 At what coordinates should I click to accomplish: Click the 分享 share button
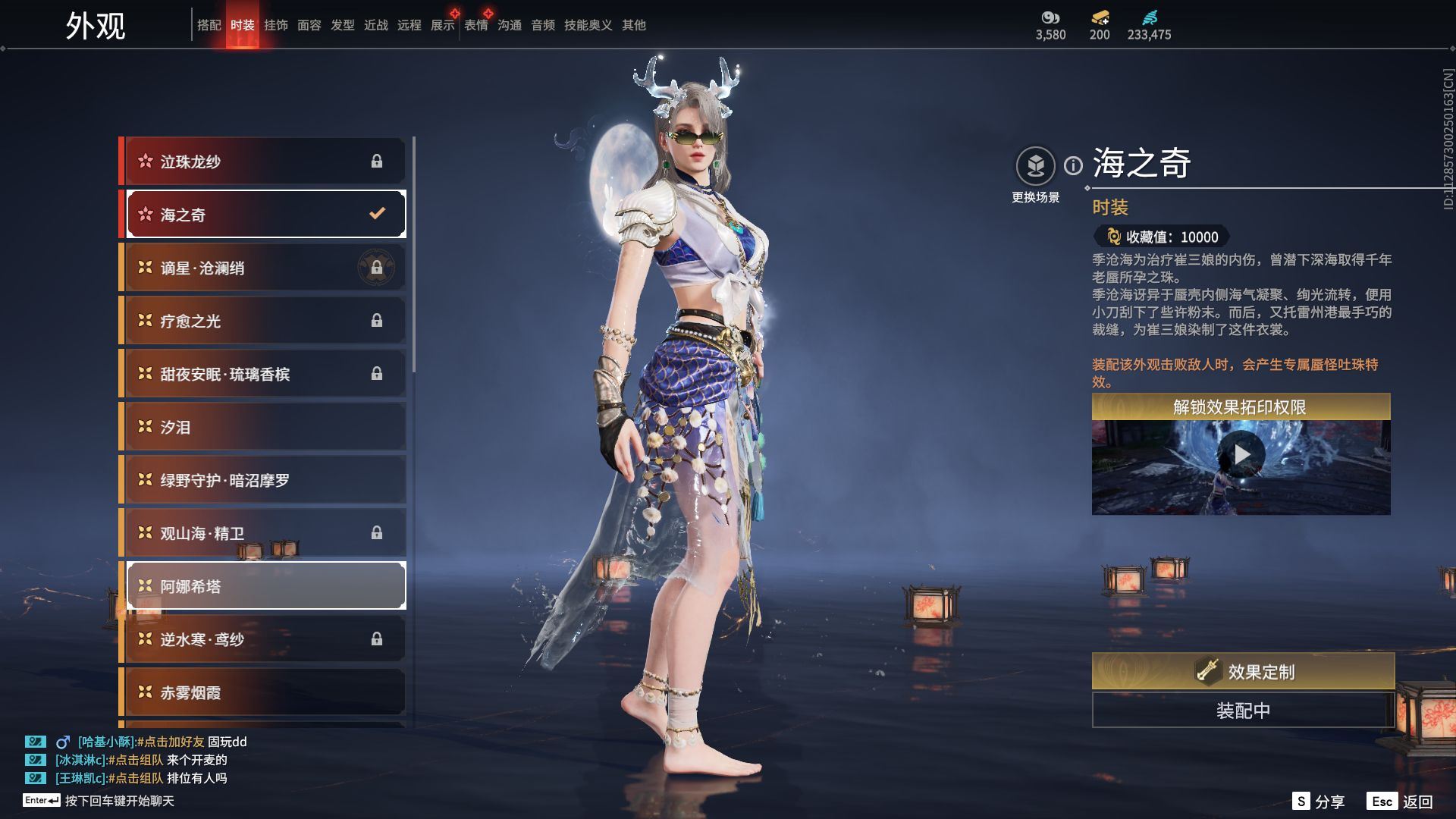click(x=1319, y=802)
